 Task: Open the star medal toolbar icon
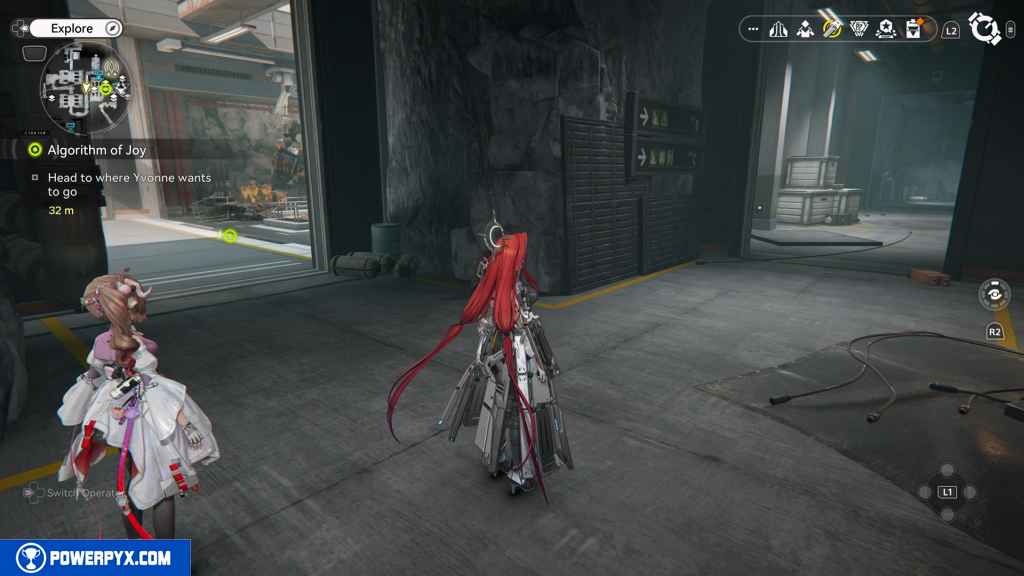tap(885, 29)
